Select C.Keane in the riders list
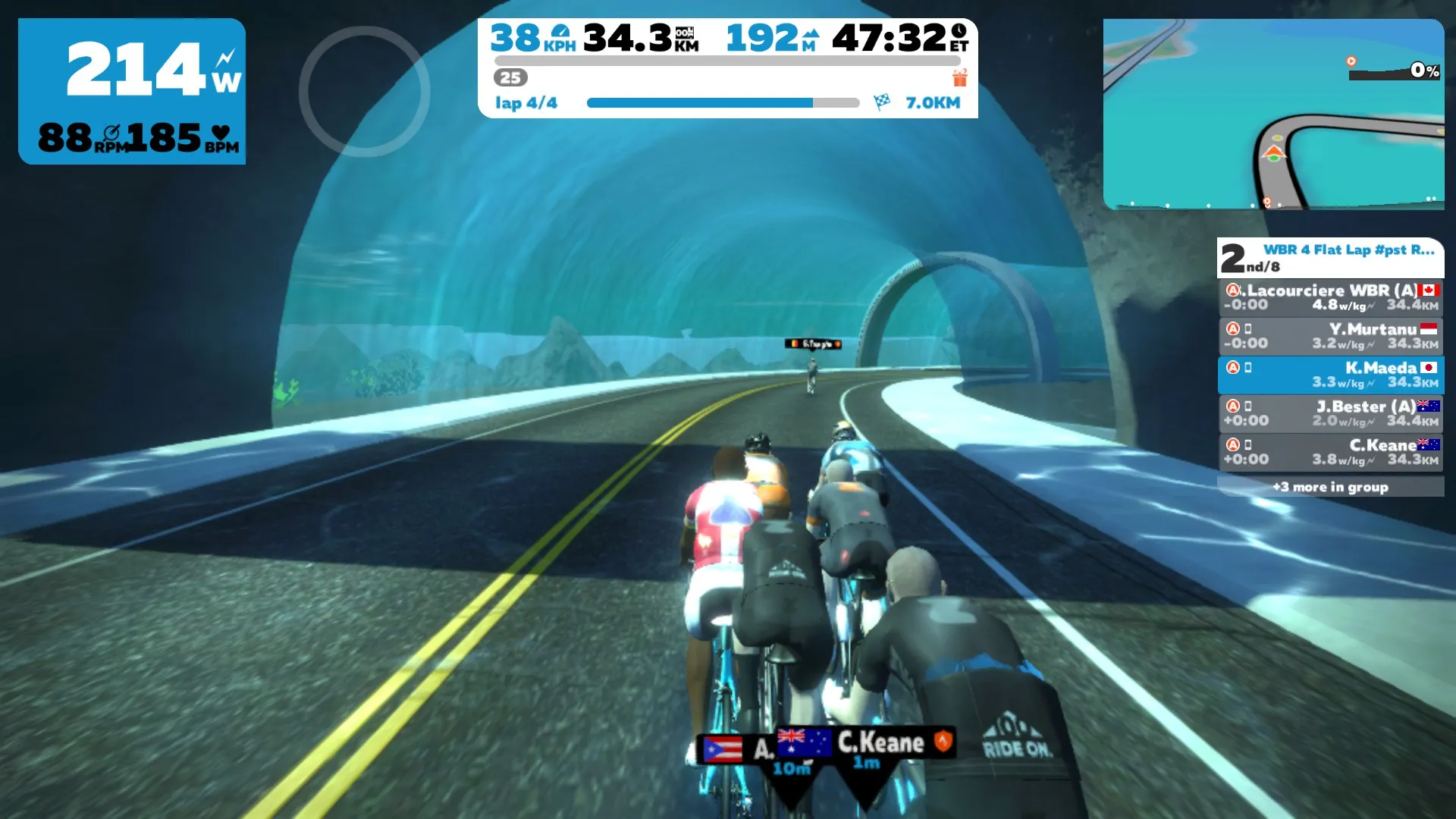 click(1331, 452)
